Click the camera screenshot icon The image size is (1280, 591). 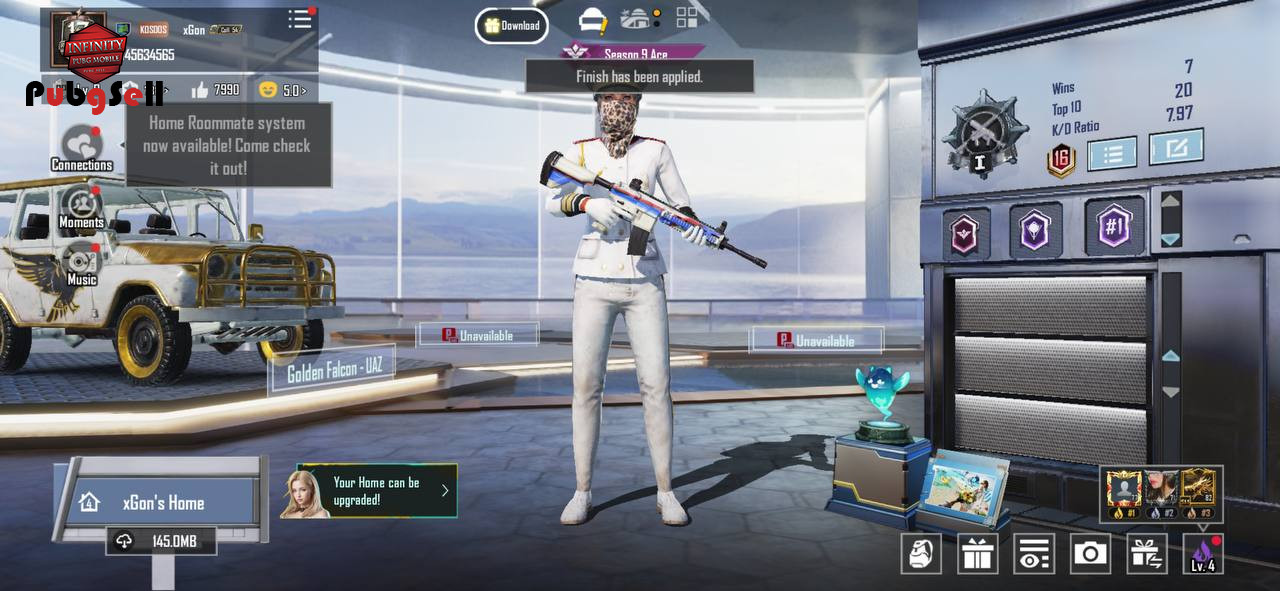[x=1090, y=553]
